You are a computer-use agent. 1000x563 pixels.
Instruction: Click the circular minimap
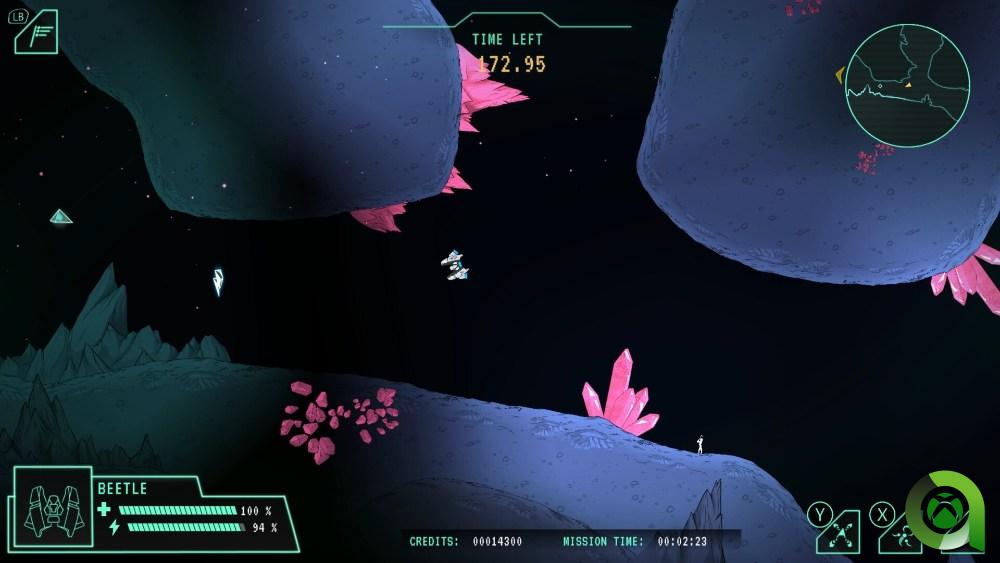point(907,86)
